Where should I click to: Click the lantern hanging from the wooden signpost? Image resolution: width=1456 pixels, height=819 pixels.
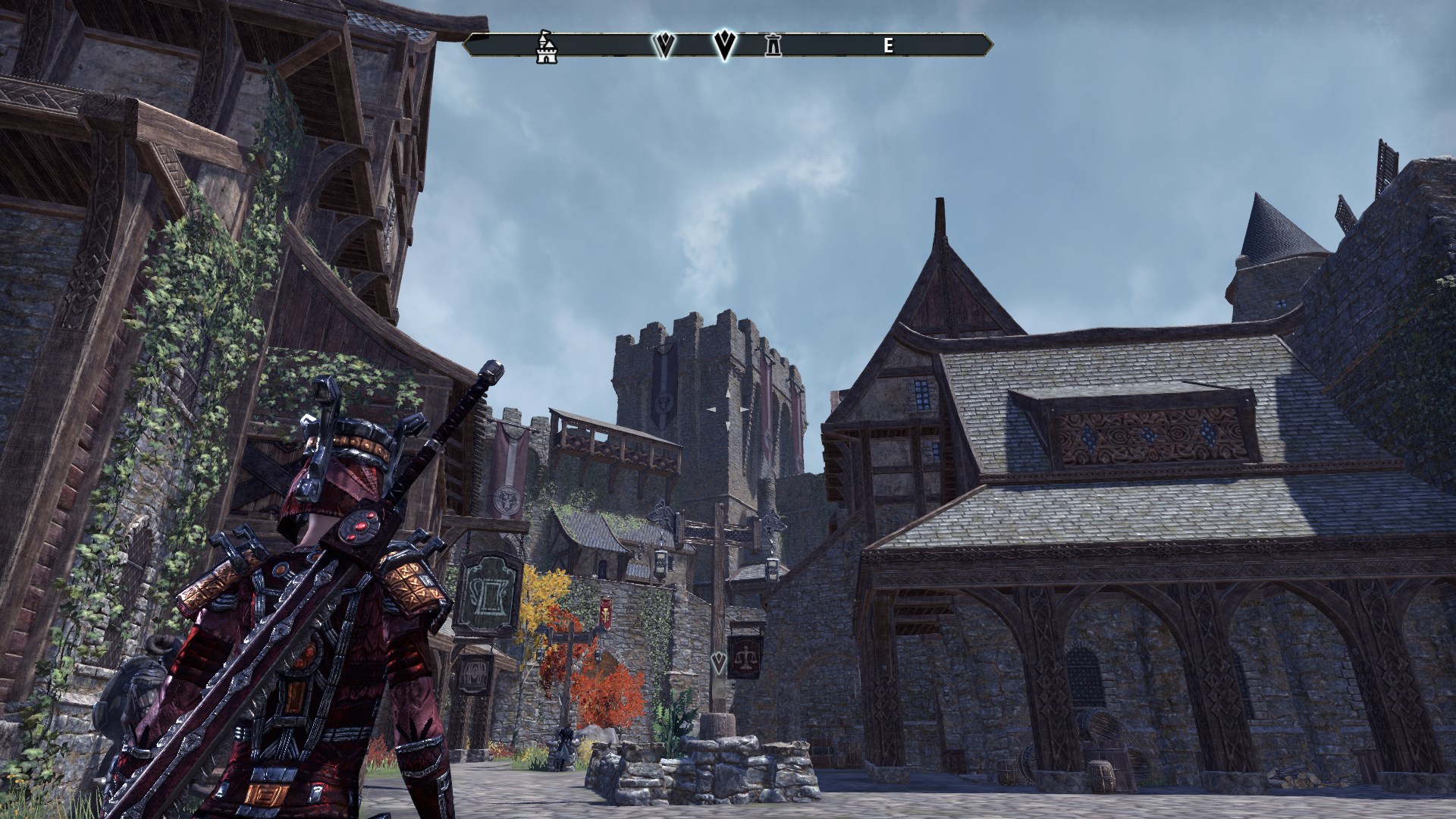(661, 563)
